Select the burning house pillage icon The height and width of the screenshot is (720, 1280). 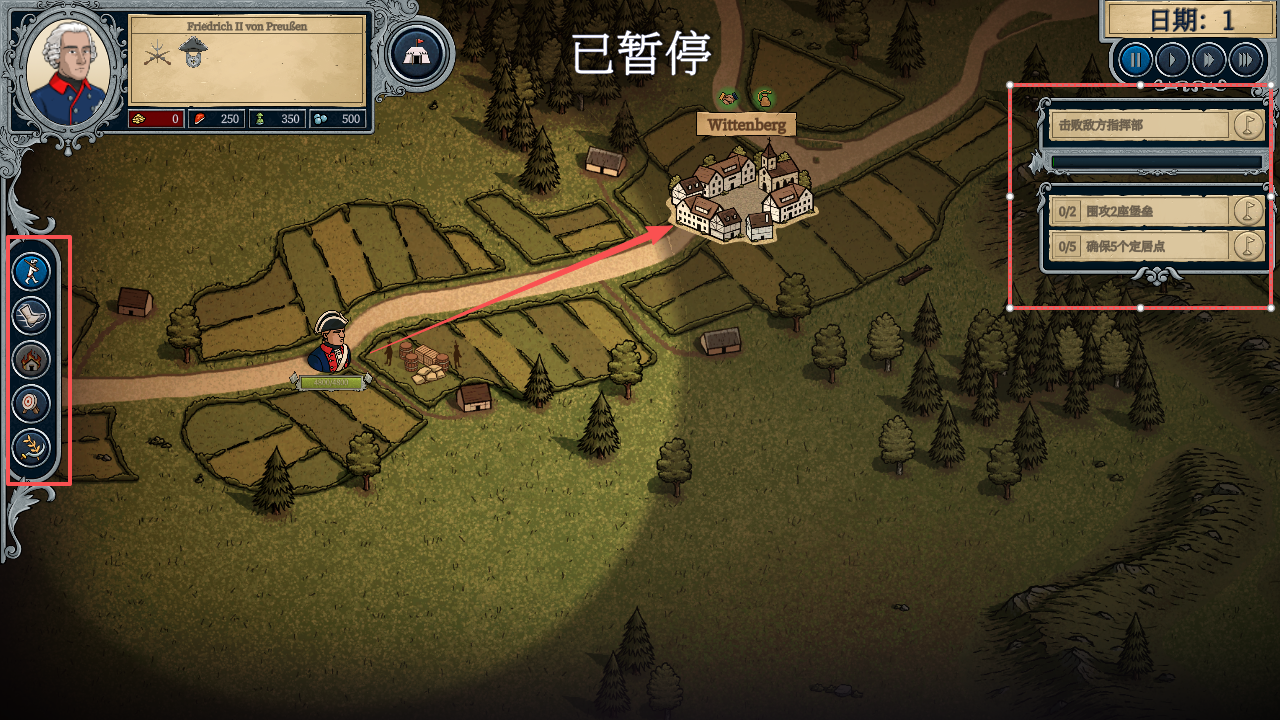tap(31, 360)
